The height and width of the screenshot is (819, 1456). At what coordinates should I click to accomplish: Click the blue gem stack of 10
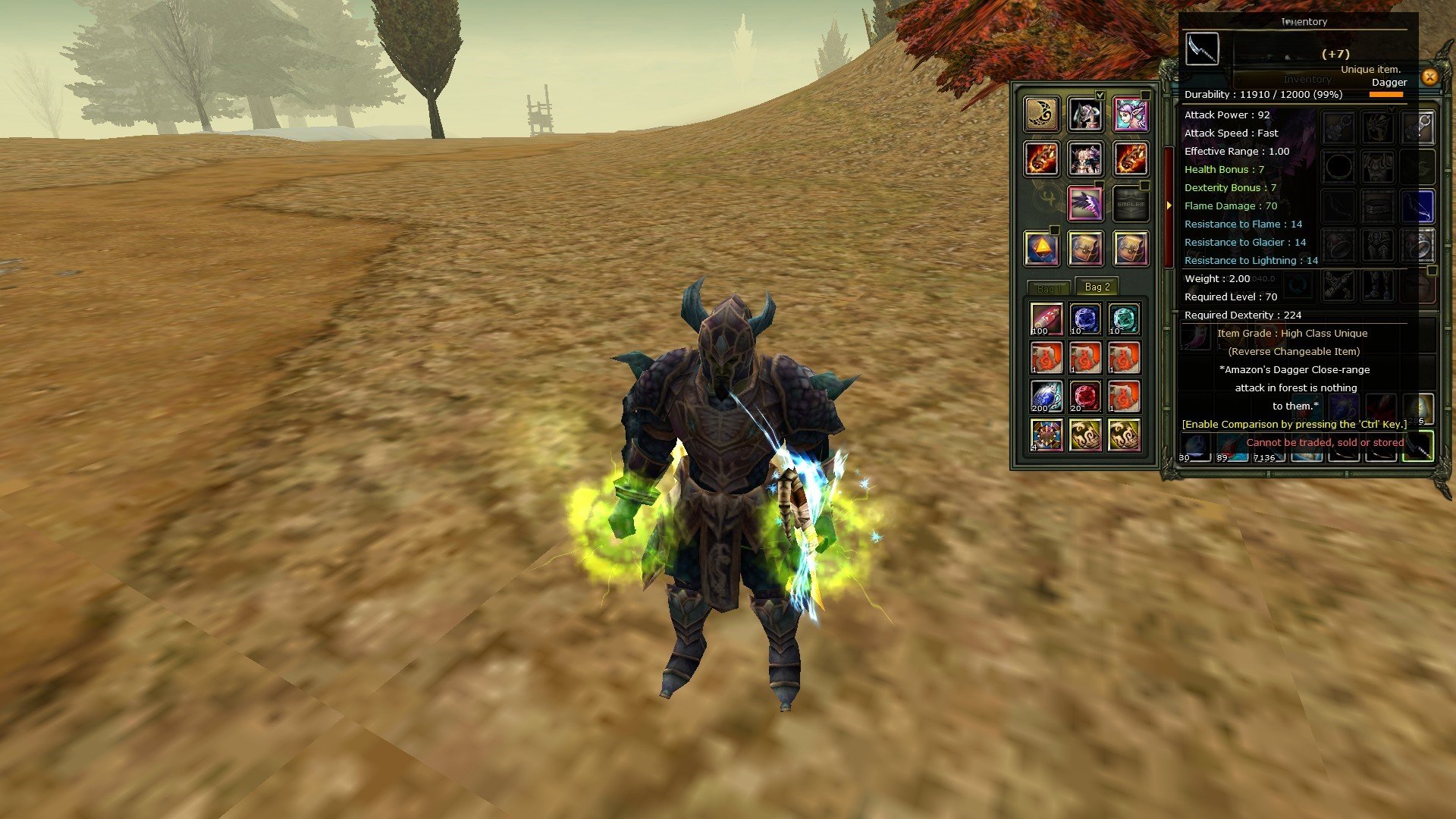coord(1085,318)
